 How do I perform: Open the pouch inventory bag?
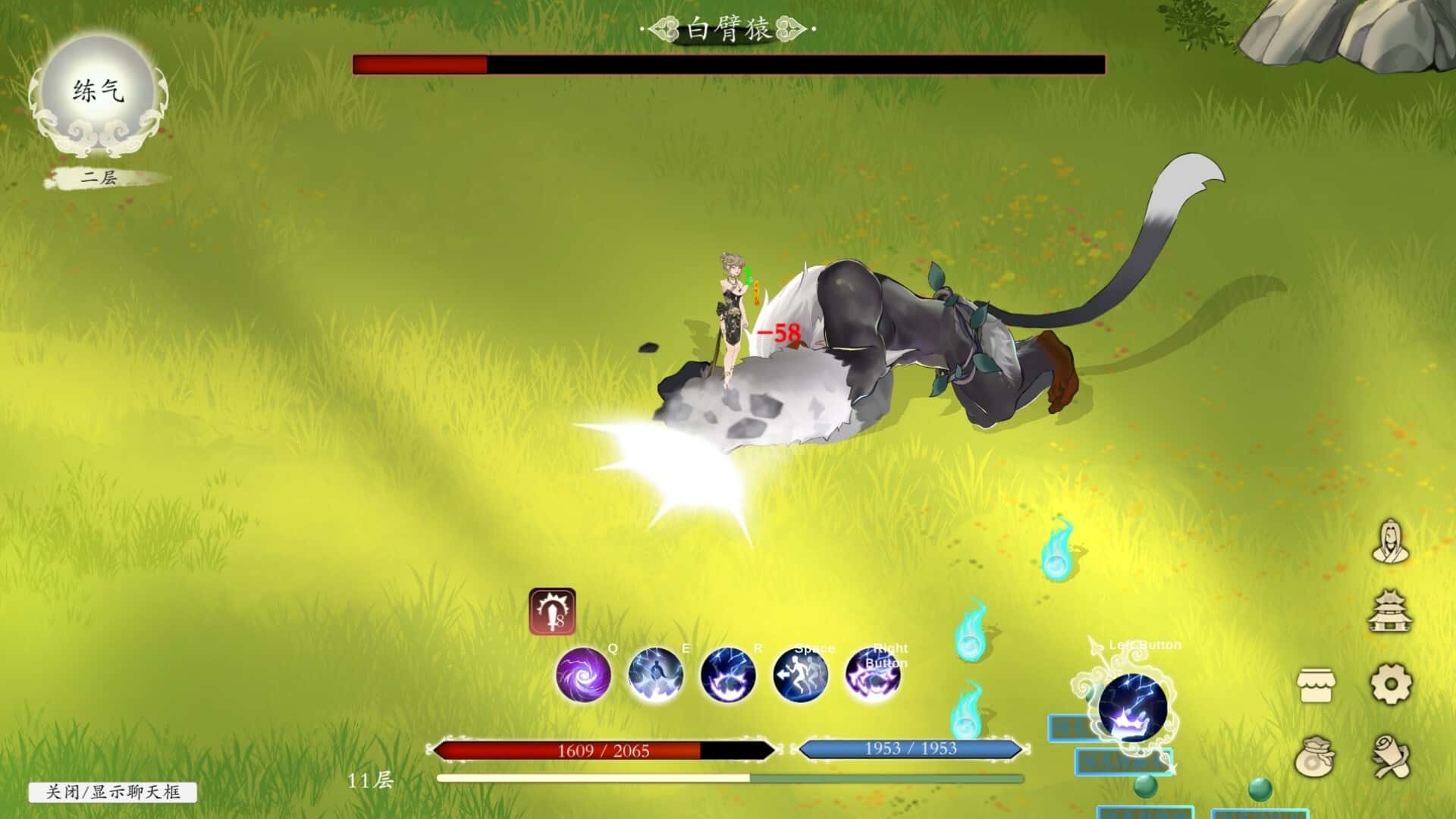point(1316,756)
